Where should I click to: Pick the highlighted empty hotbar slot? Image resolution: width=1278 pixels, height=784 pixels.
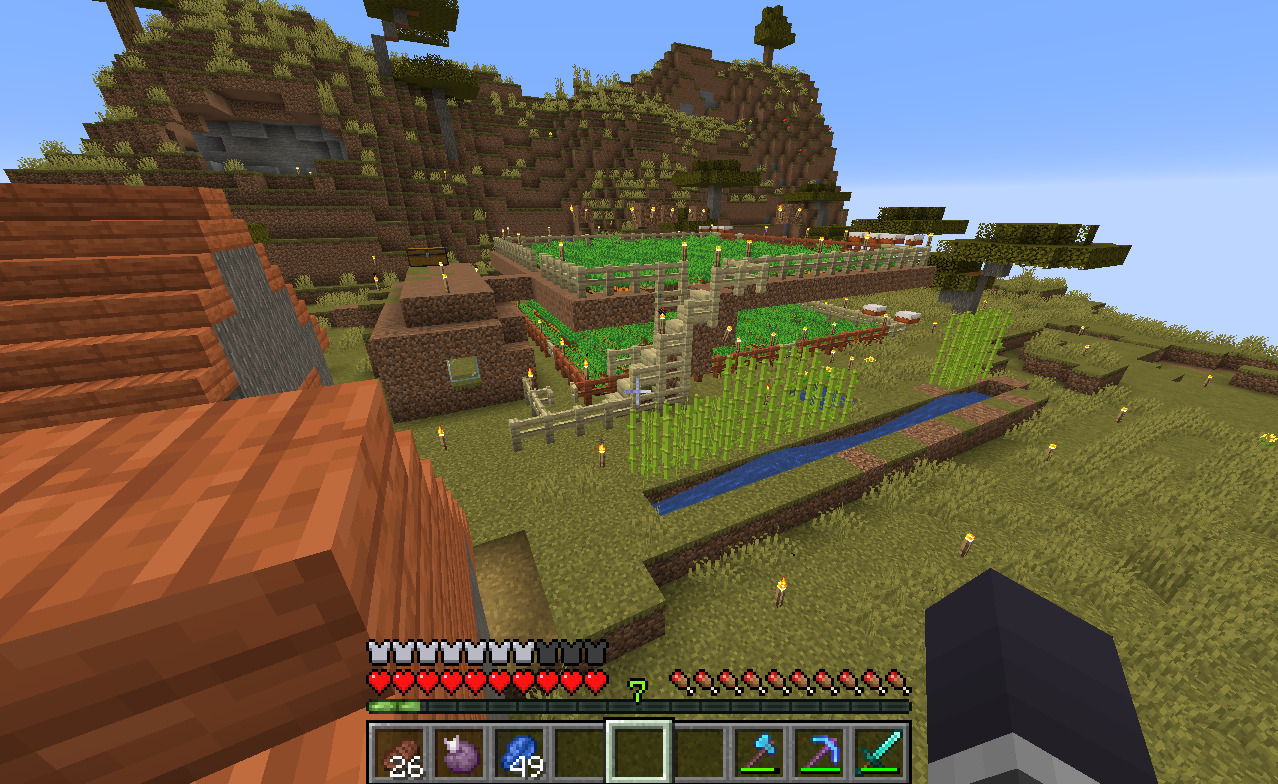point(640,752)
